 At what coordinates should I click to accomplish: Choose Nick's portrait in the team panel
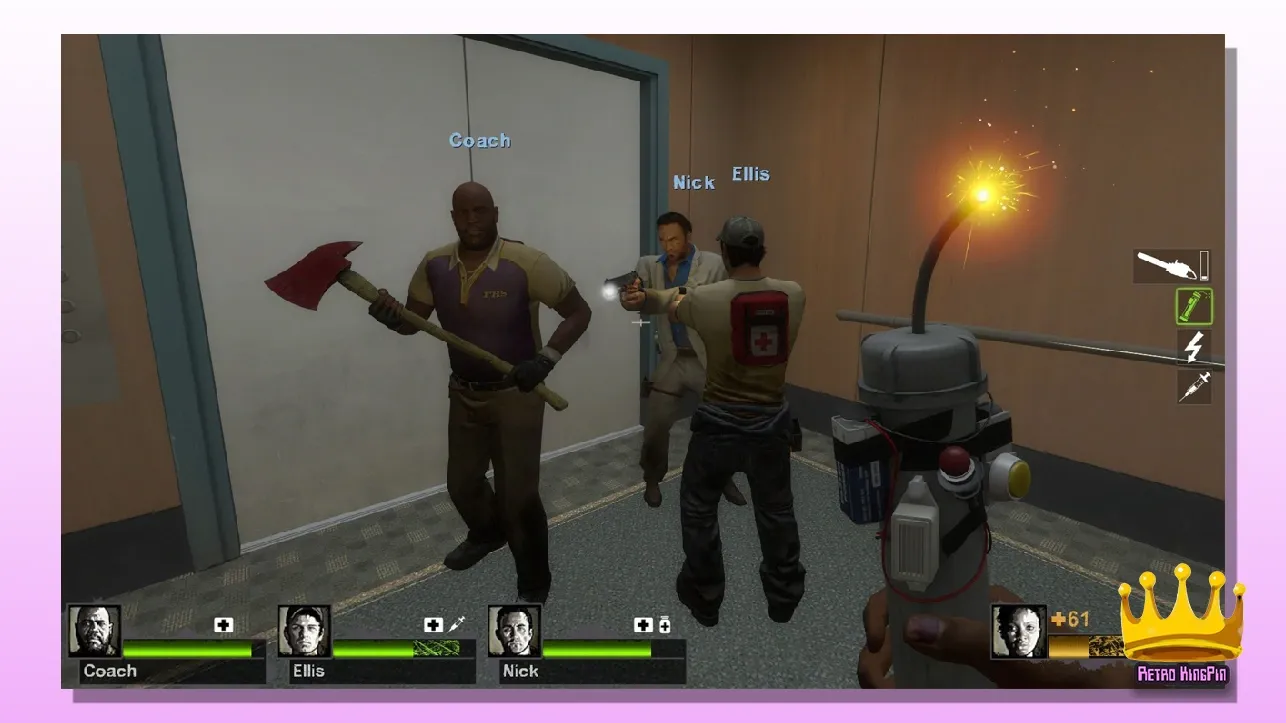[x=514, y=631]
